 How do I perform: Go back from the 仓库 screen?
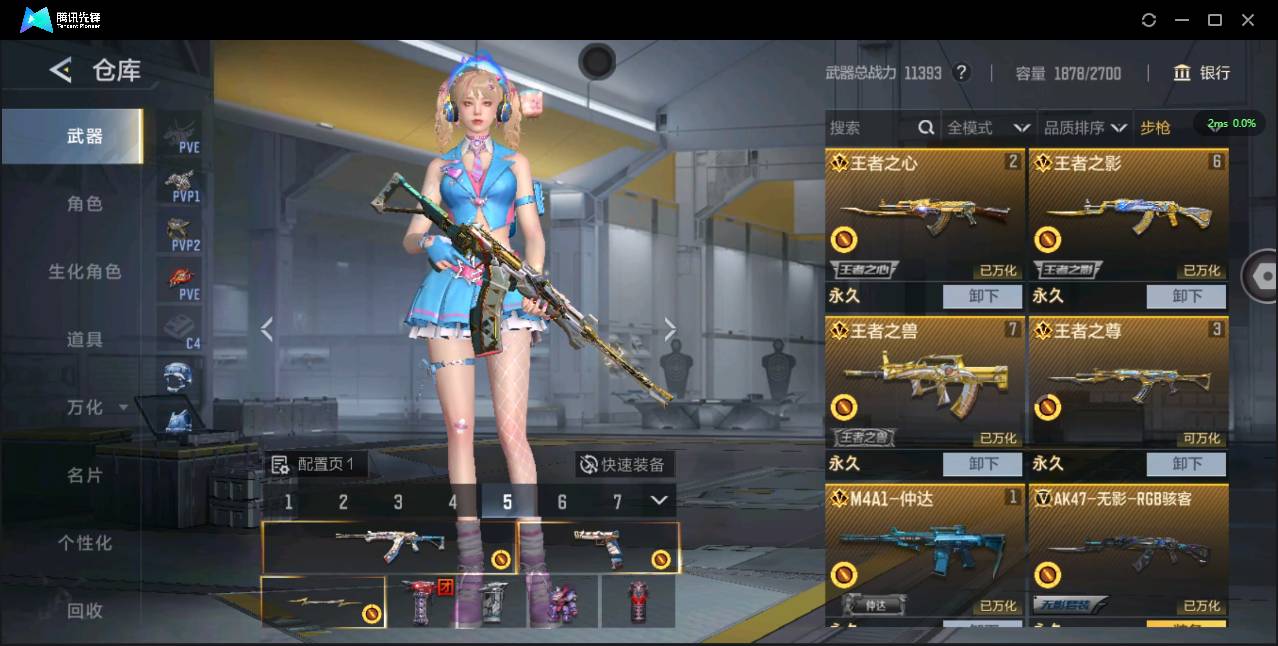[x=61, y=70]
